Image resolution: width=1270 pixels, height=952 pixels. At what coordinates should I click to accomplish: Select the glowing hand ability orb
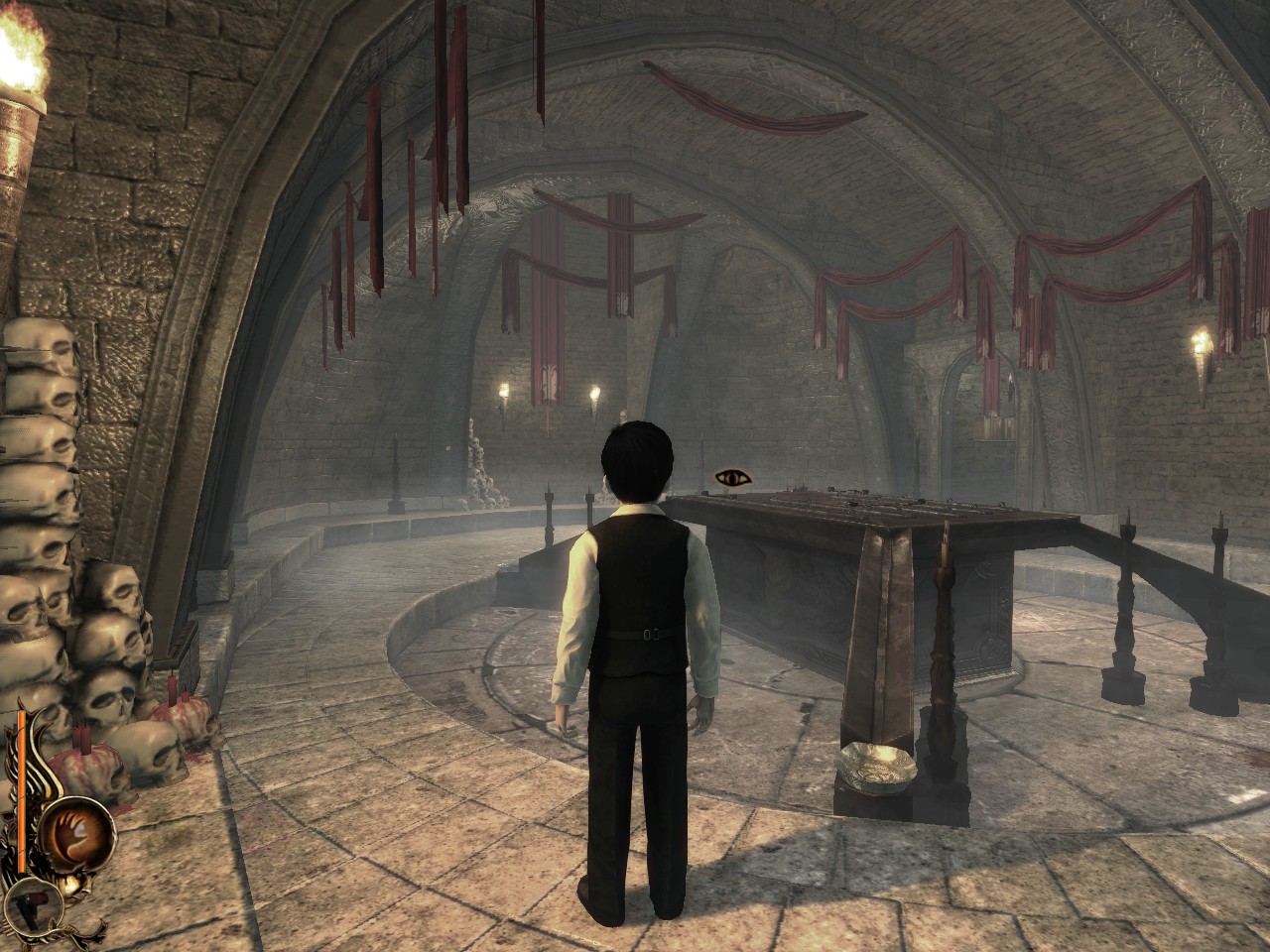(77, 831)
